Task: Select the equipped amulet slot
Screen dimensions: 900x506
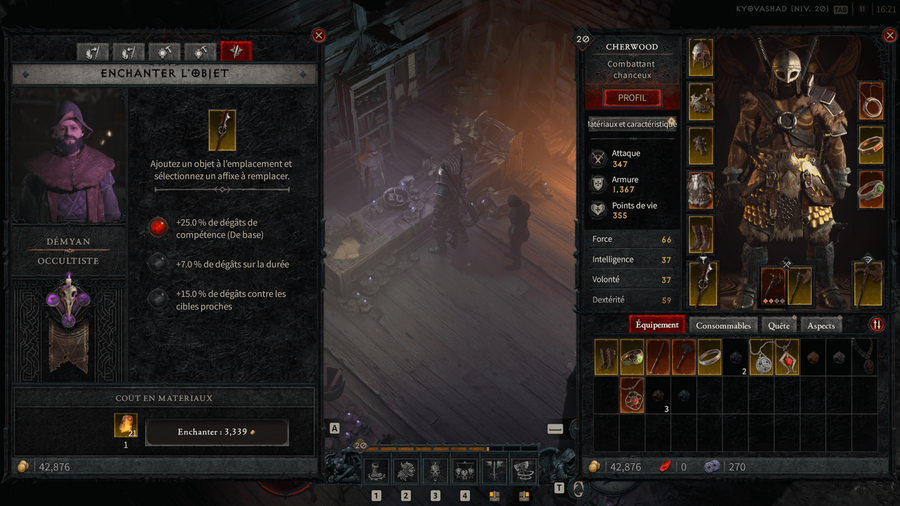Action: tap(870, 101)
